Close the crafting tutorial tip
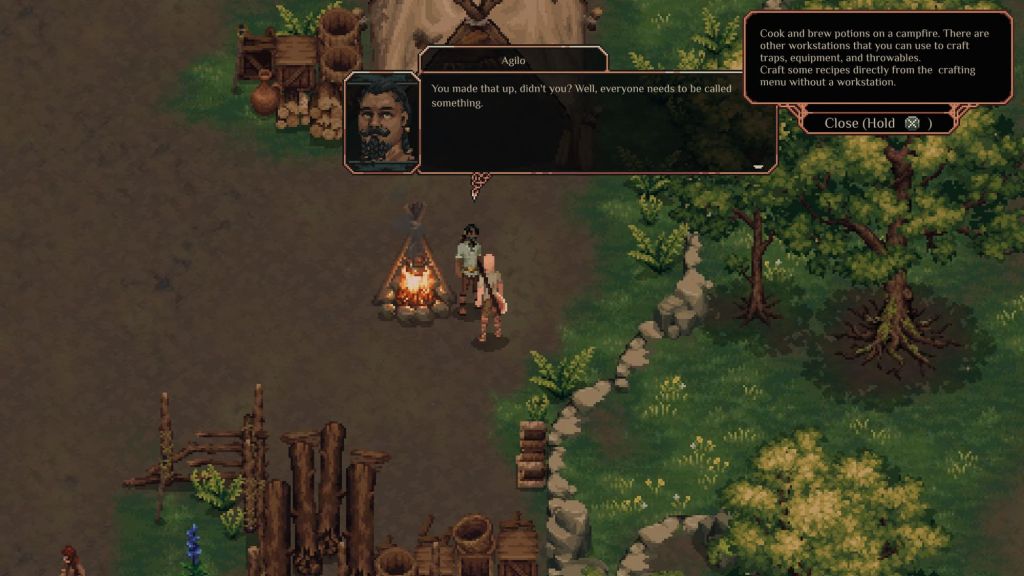The width and height of the screenshot is (1024, 576). (x=878, y=123)
